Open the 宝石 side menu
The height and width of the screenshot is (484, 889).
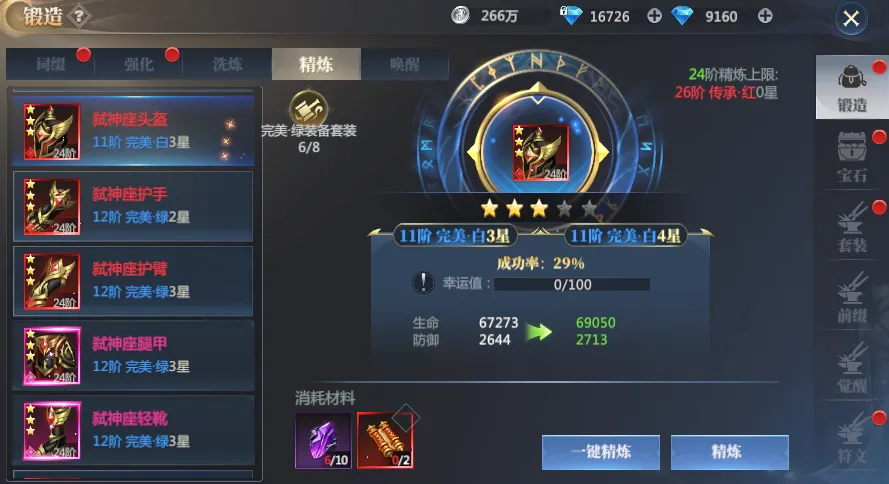tap(852, 160)
